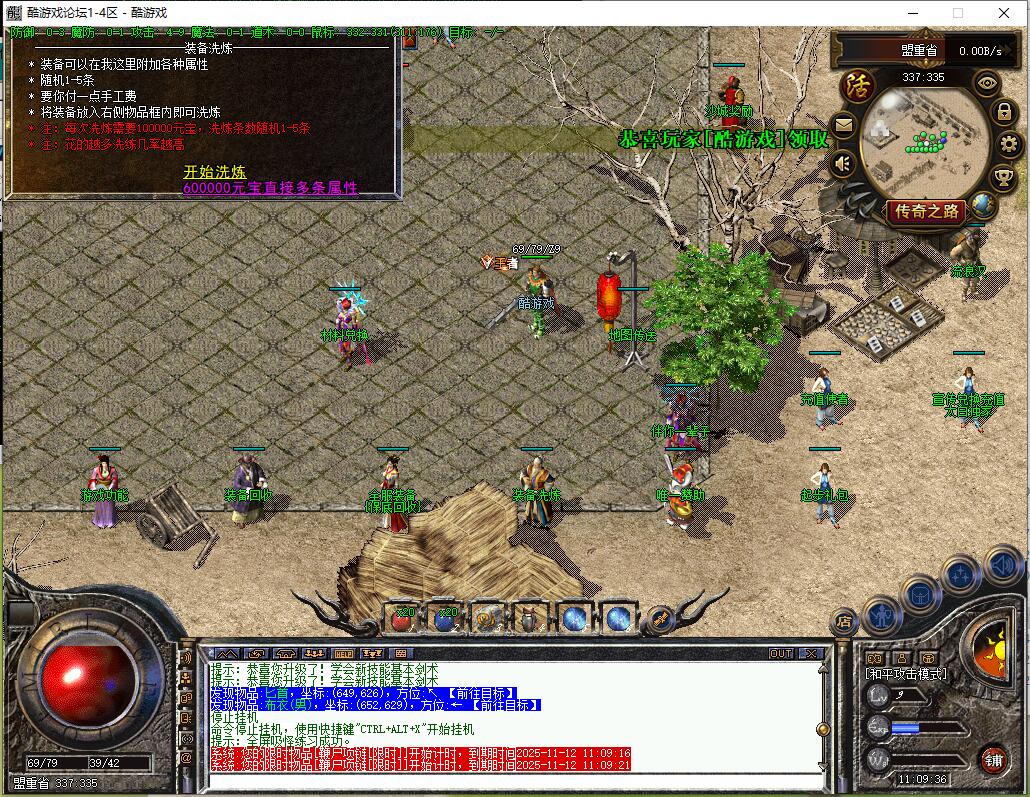Toggle the speaker icon left of minimap
Image resolution: width=1030 pixels, height=797 pixels.
tap(844, 163)
